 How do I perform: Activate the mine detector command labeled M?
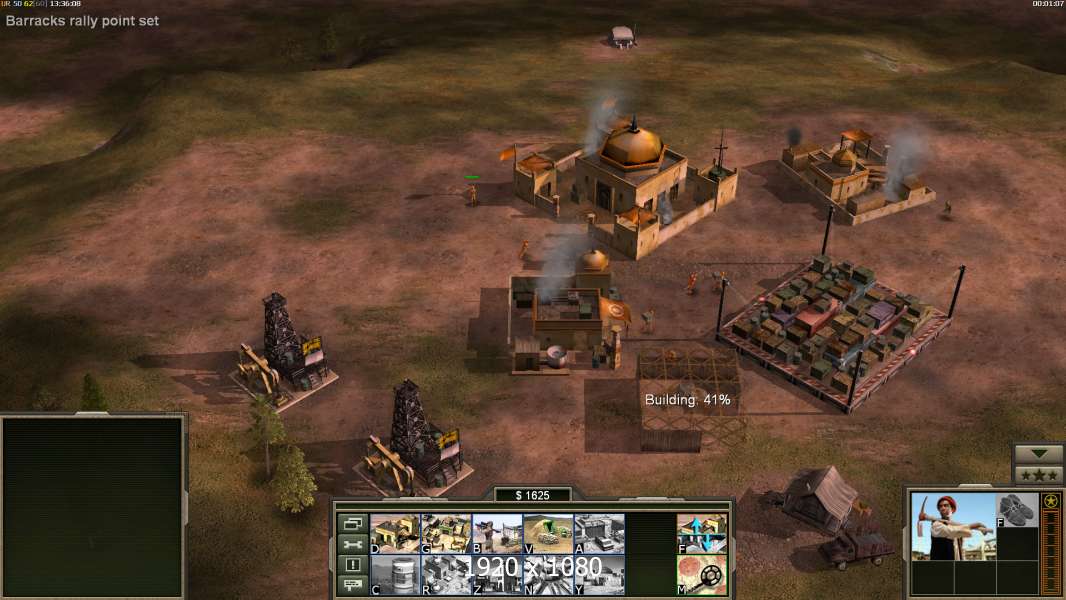(701, 575)
